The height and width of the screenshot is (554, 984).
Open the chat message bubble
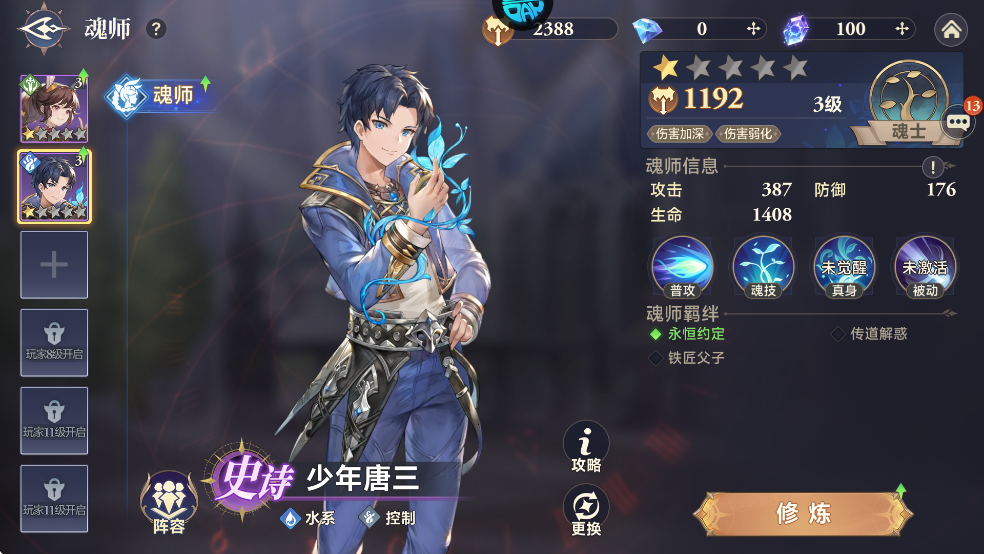[958, 121]
